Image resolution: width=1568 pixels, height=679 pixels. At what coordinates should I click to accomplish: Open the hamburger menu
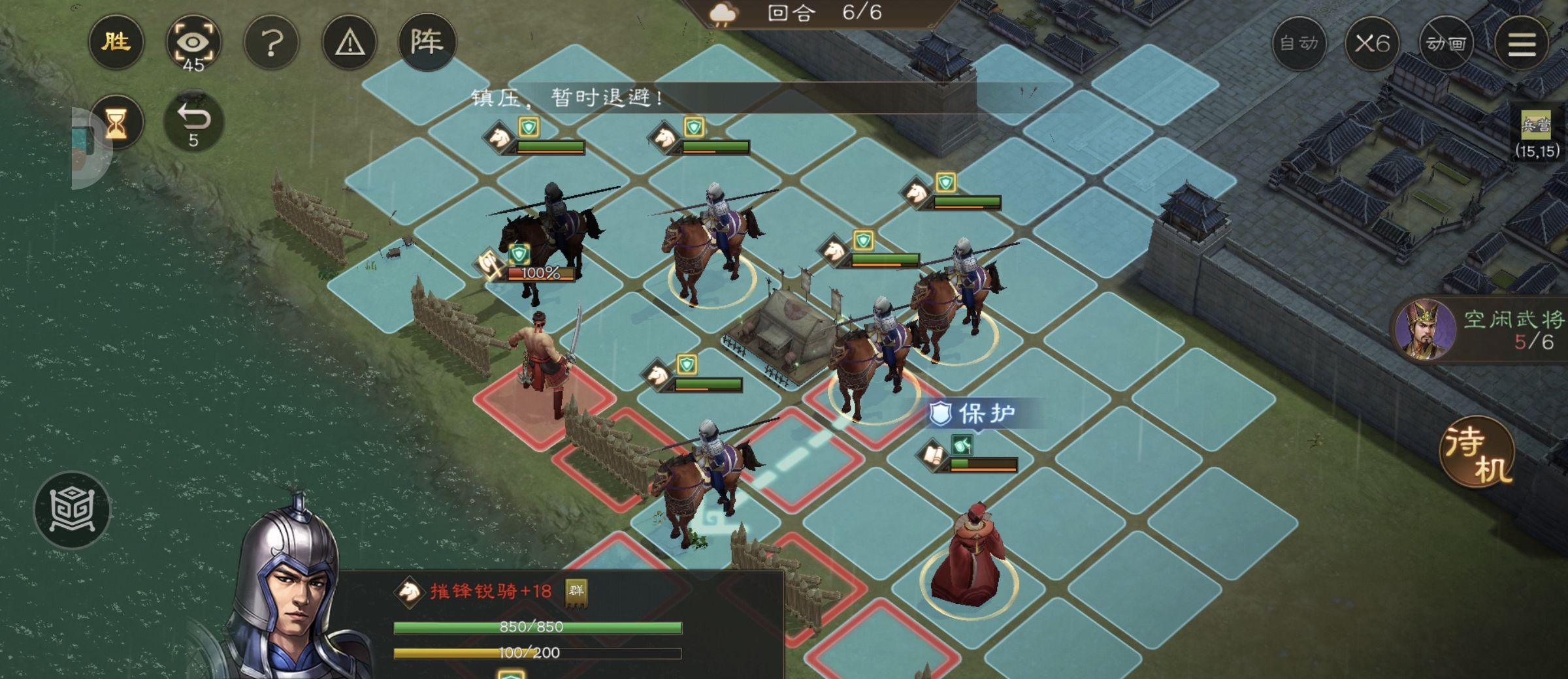point(1522,44)
